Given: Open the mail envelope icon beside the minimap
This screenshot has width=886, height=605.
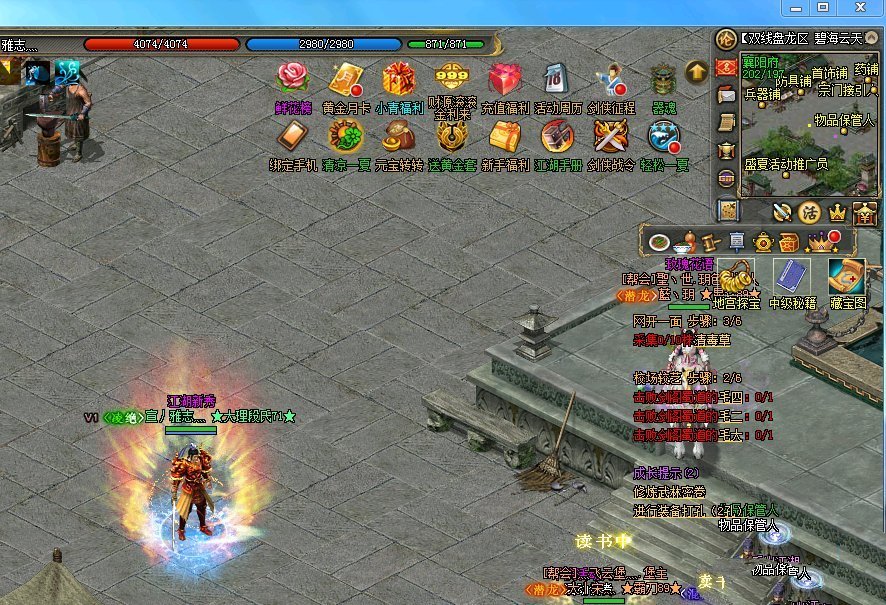Looking at the screenshot, I should point(727,94).
